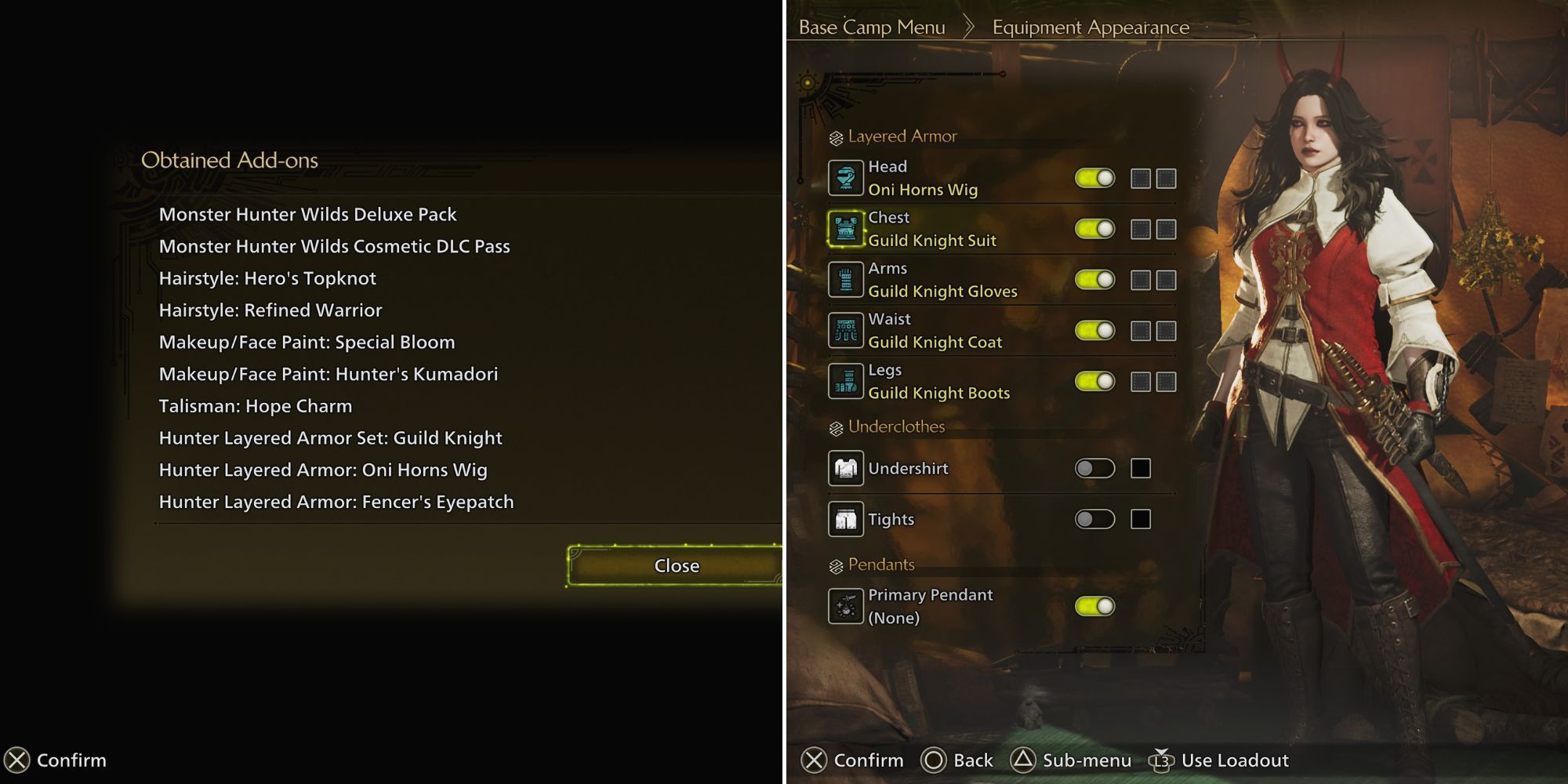Click the Chest Guild Knight Suit icon
Image resolution: width=1568 pixels, height=784 pixels.
844,229
